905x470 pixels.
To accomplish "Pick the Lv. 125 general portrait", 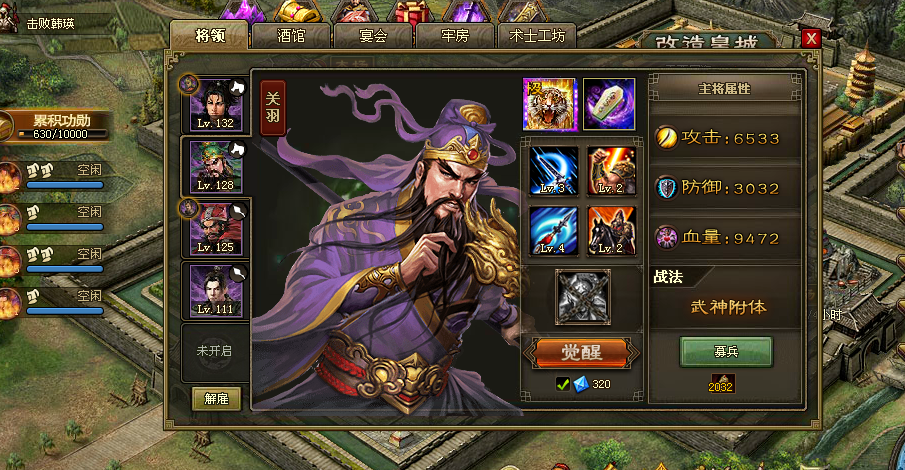I will [215, 228].
